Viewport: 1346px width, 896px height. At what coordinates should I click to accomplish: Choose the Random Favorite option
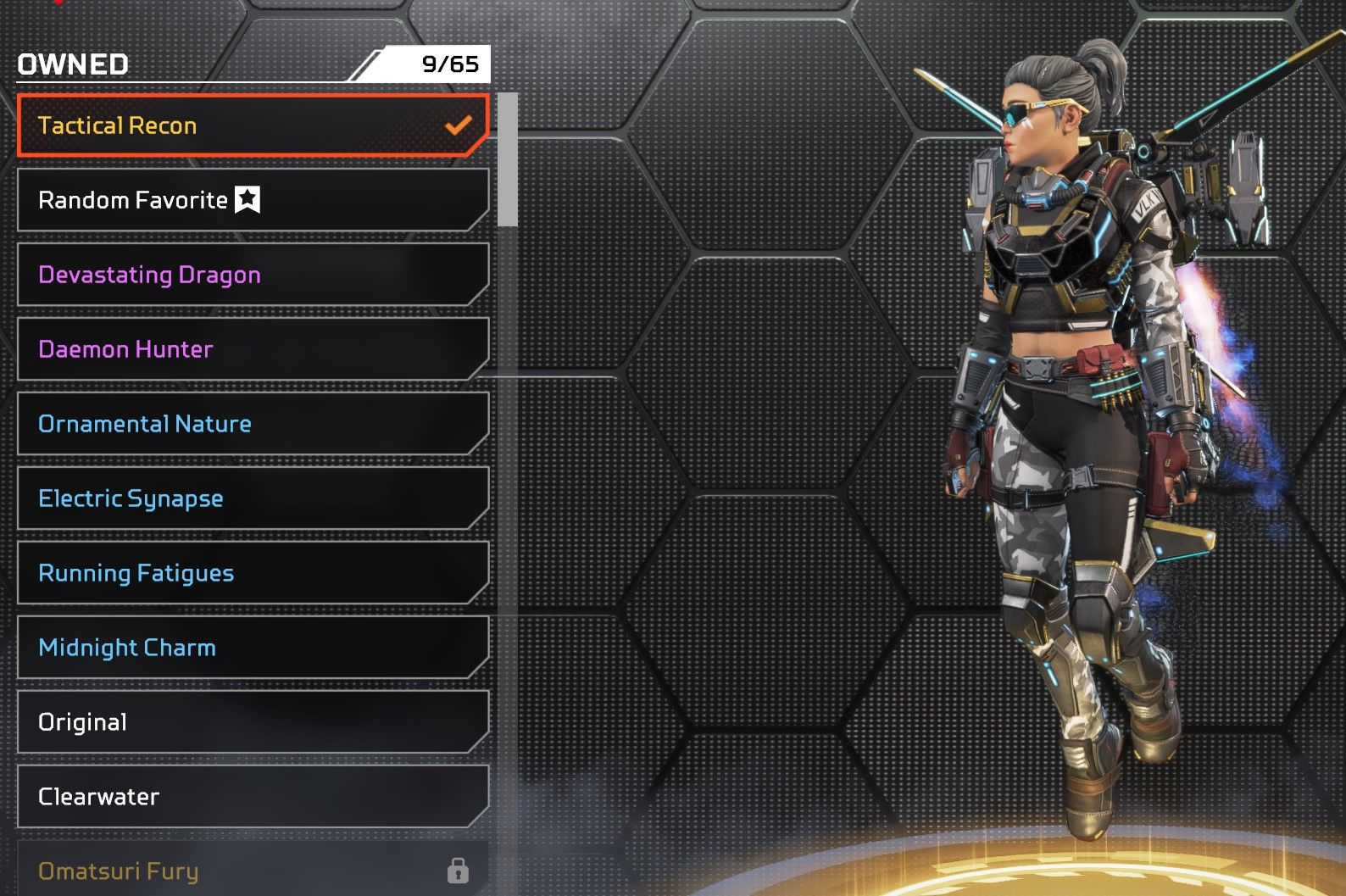pyautogui.click(x=253, y=200)
